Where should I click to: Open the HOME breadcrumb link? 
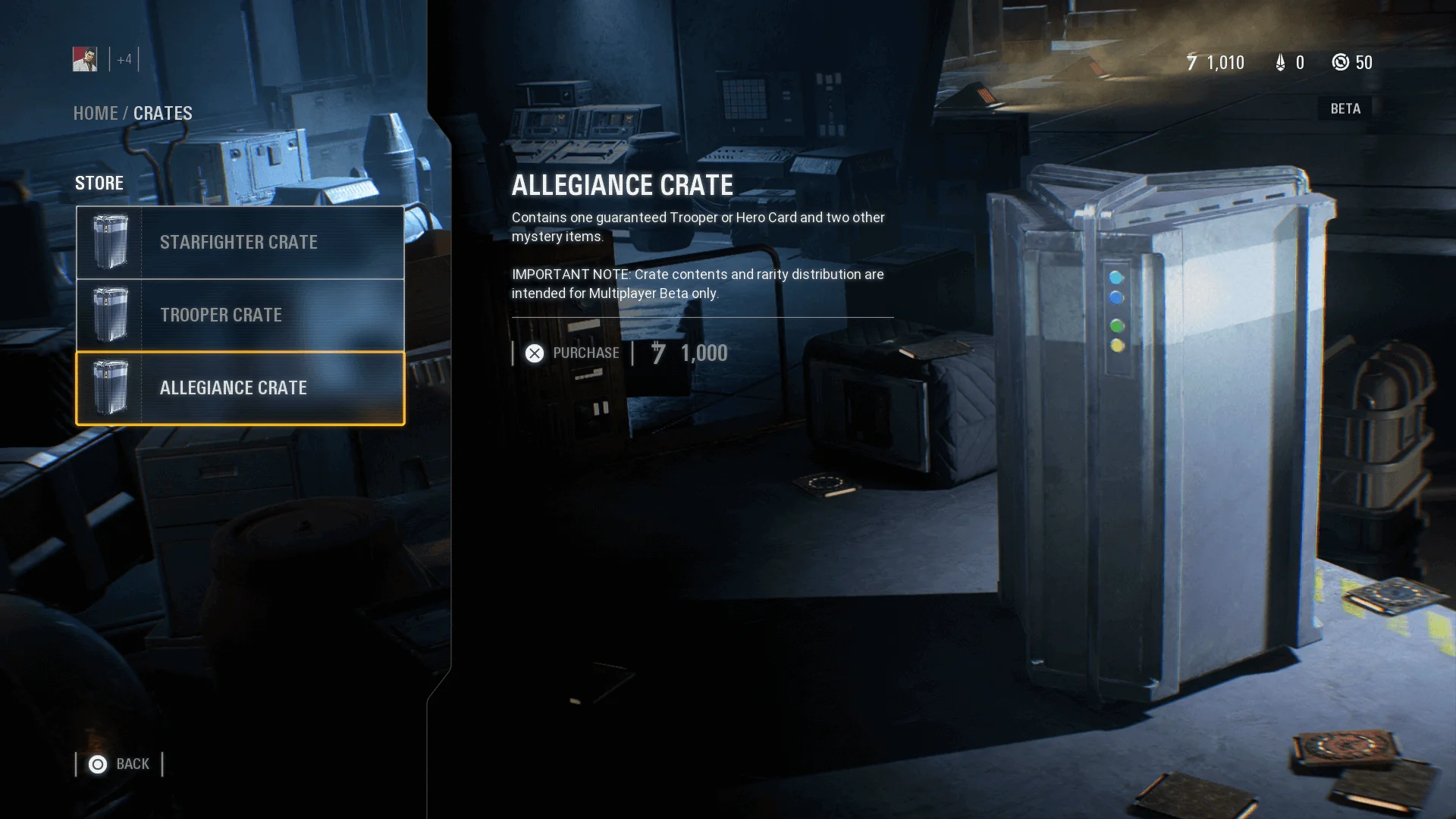[96, 113]
